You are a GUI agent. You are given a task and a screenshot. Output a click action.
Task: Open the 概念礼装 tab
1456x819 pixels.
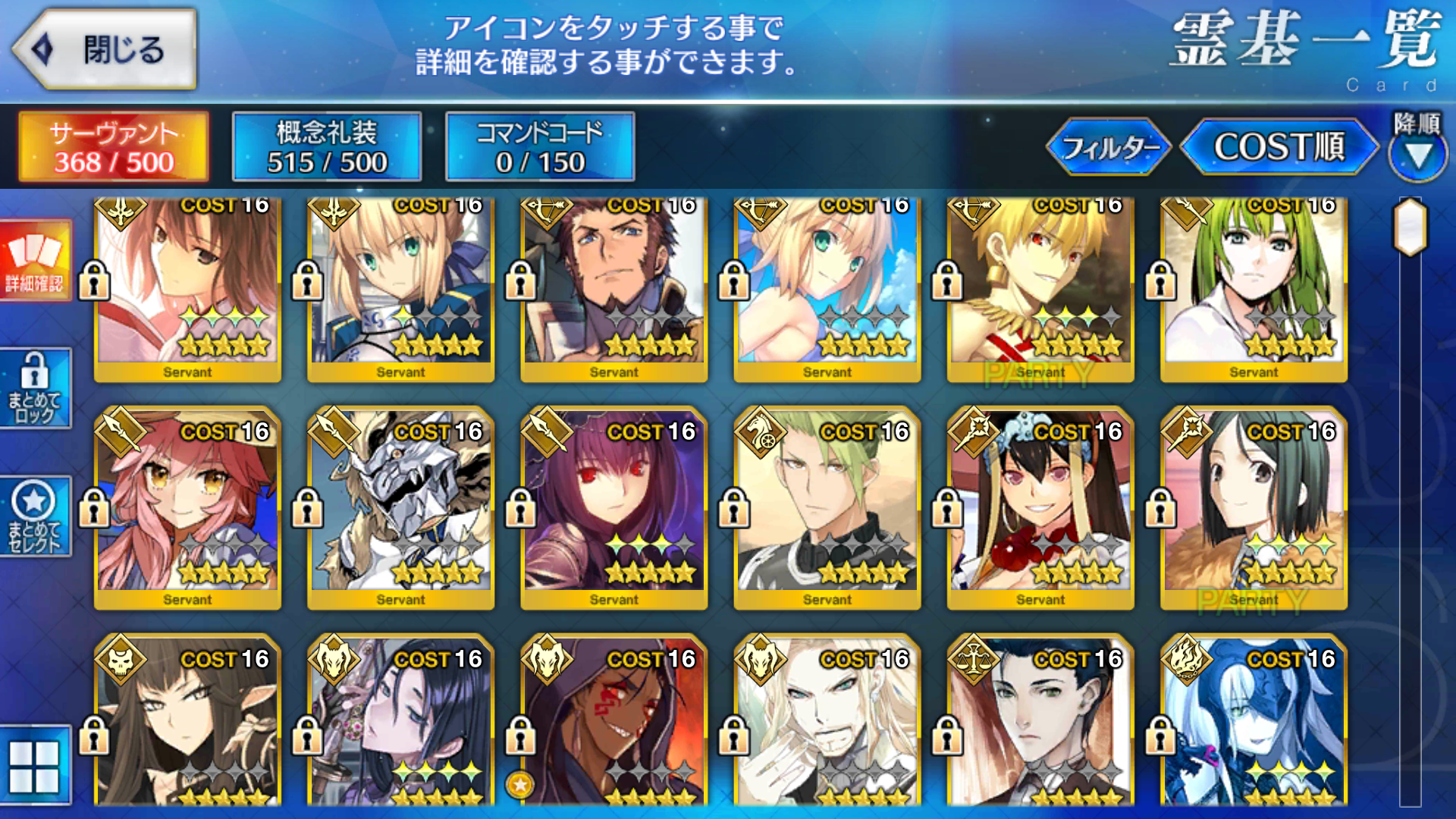click(x=327, y=147)
